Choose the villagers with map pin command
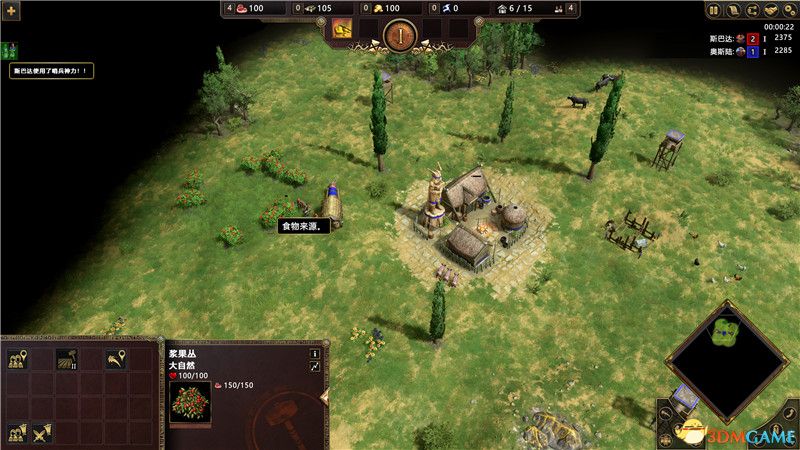The width and height of the screenshot is (800, 450). pyautogui.click(x=17, y=358)
